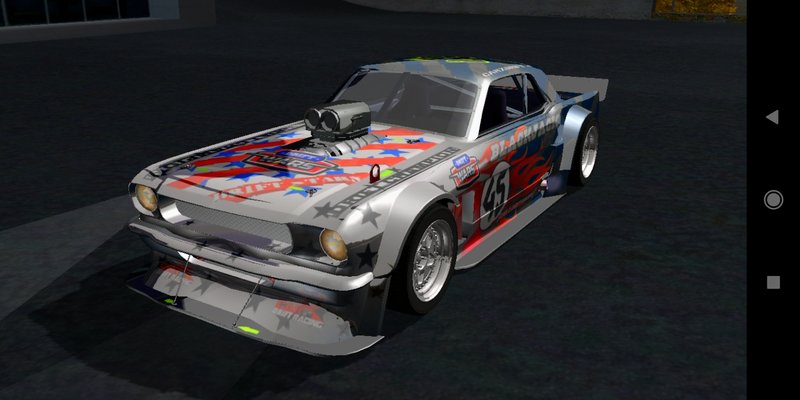Tap the Android home circle button
The height and width of the screenshot is (400, 800).
tap(773, 200)
